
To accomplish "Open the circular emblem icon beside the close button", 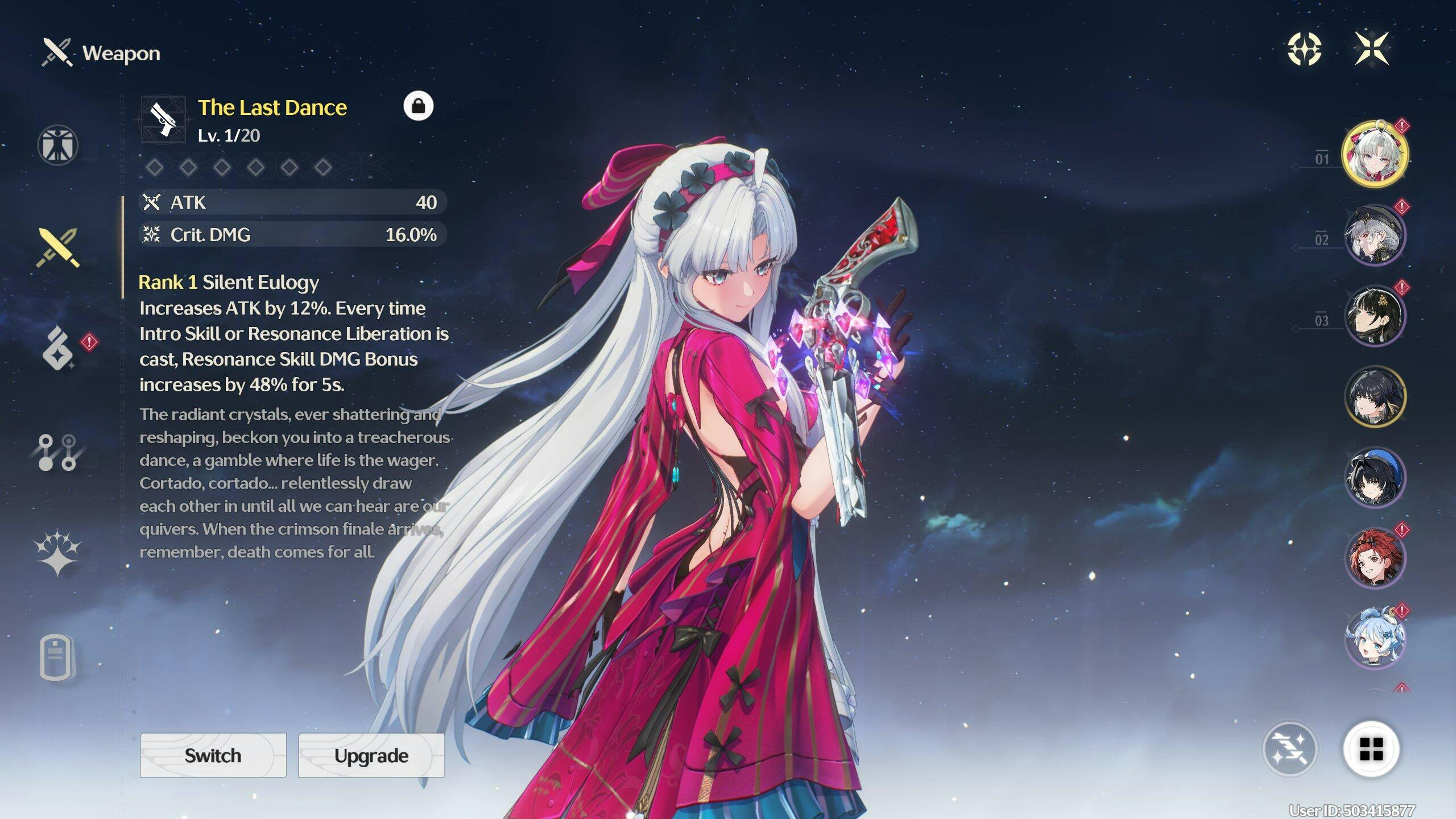I will pos(1304,49).
